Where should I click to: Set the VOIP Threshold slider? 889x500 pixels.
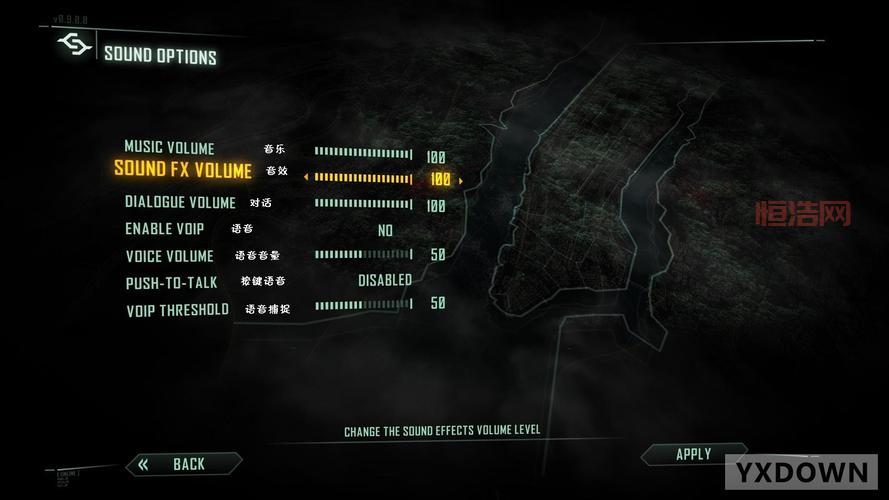tap(363, 304)
